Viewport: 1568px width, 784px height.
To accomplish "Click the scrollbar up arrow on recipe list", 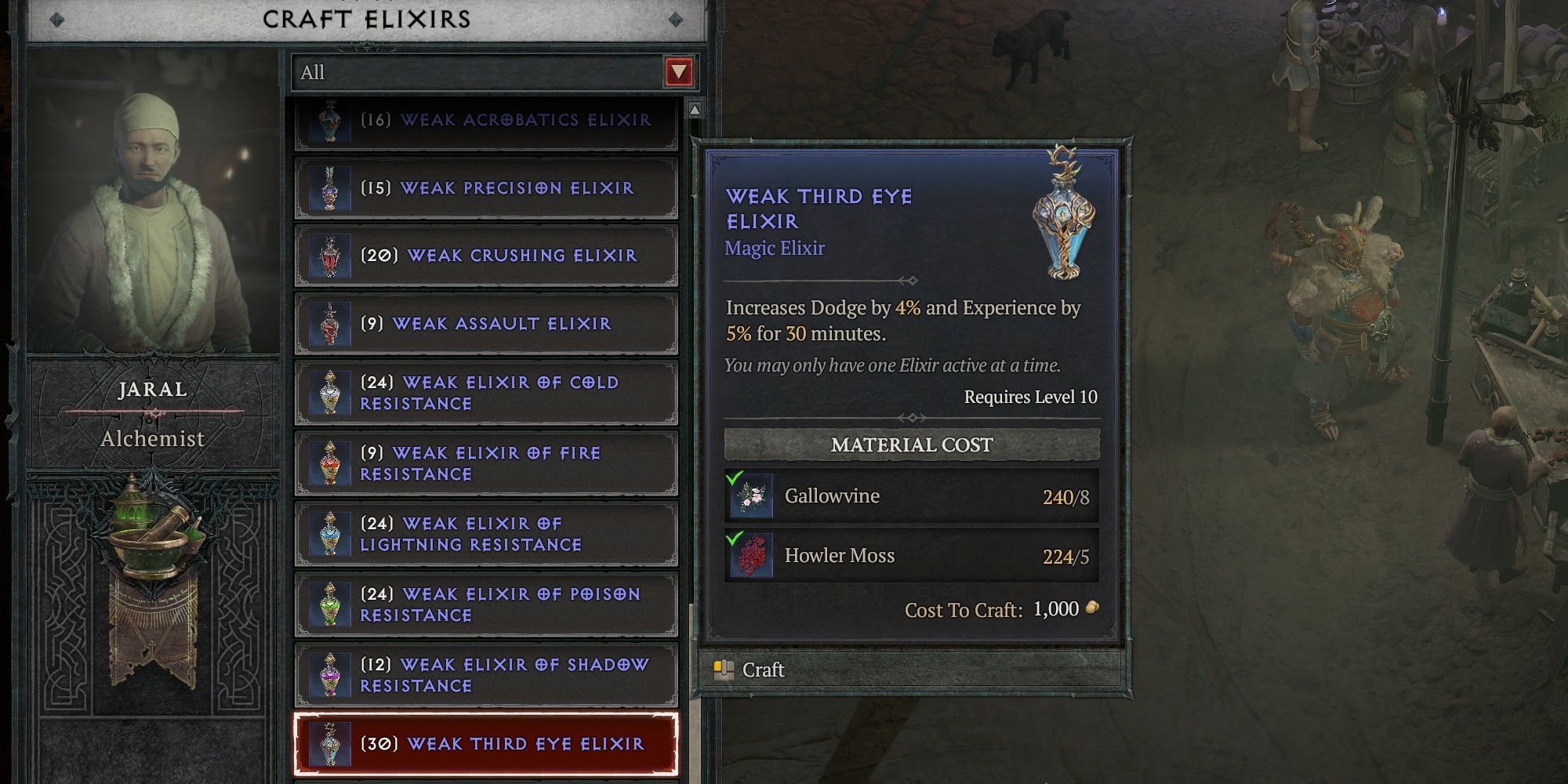I will tap(693, 110).
